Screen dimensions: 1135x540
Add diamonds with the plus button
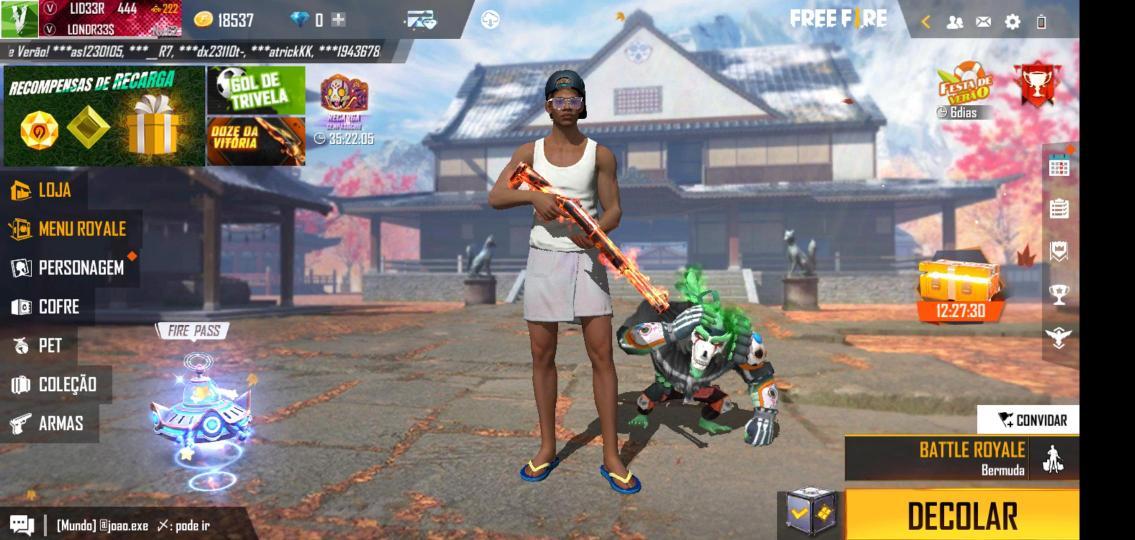tap(338, 20)
